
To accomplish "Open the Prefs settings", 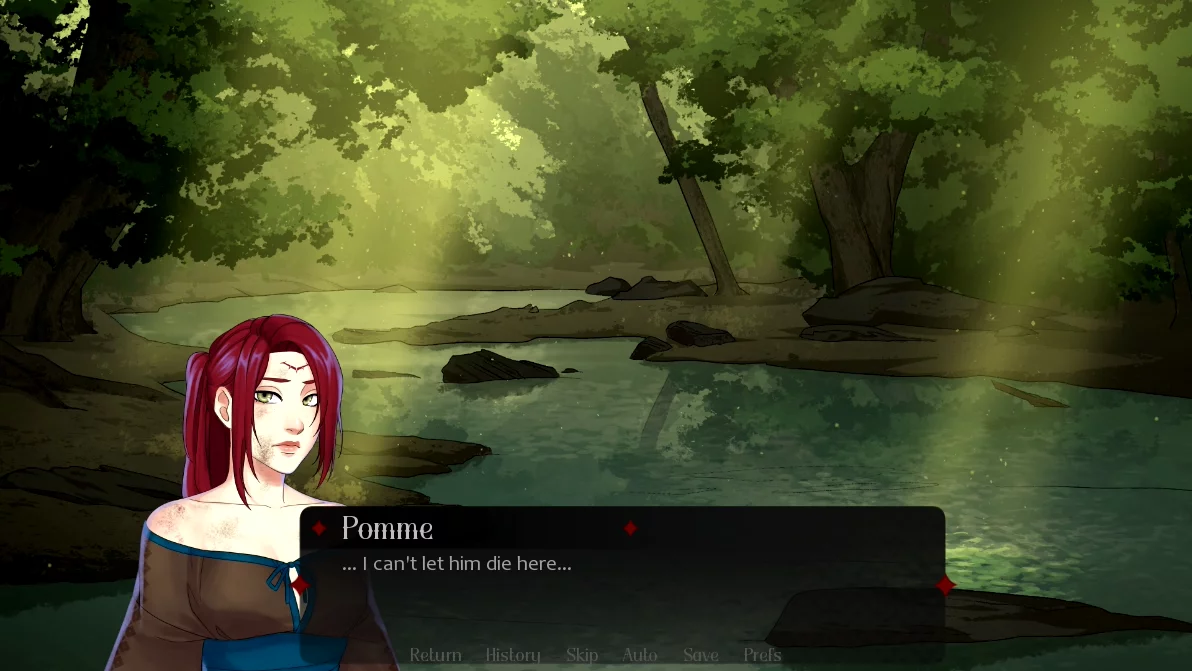I will point(762,655).
